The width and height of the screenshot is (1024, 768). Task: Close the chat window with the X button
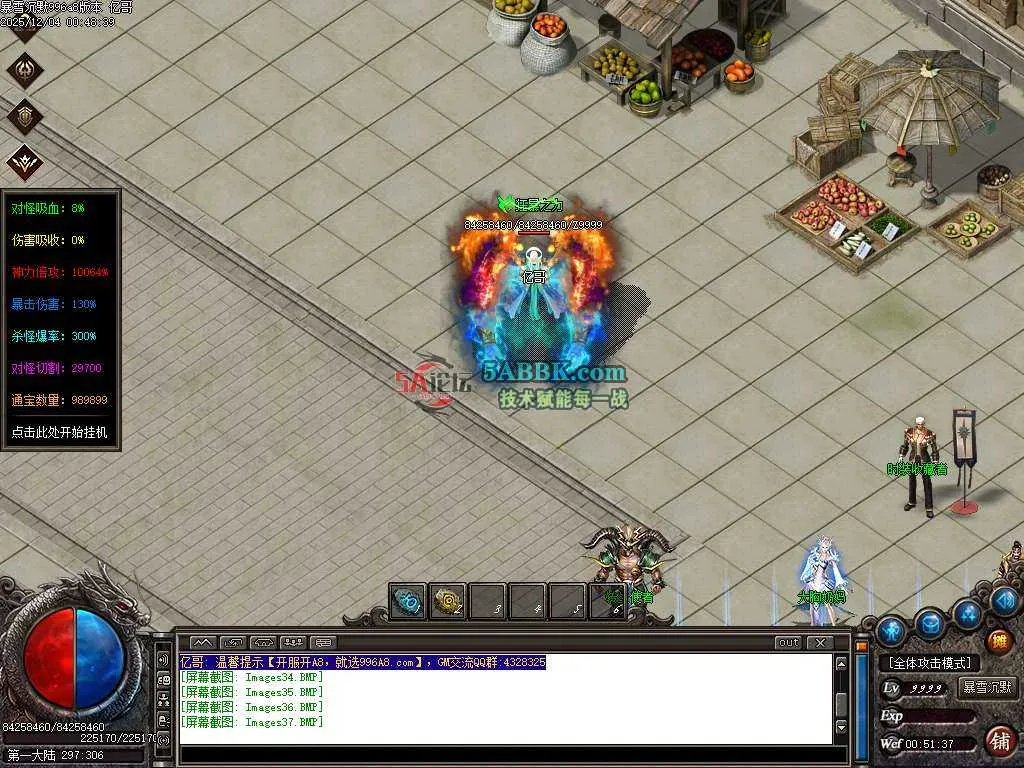(820, 642)
